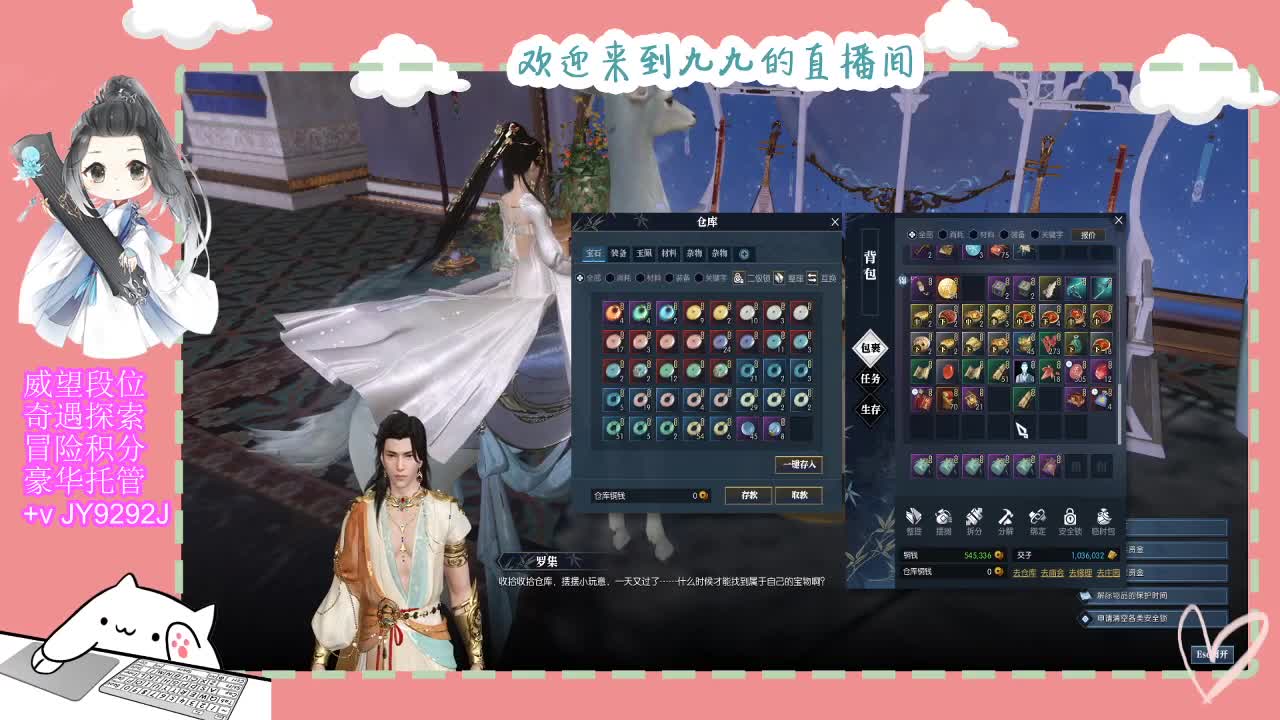Image resolution: width=1280 pixels, height=720 pixels.
Task: Click the 临时包 temporary bag icon
Action: pyautogui.click(x=1104, y=518)
